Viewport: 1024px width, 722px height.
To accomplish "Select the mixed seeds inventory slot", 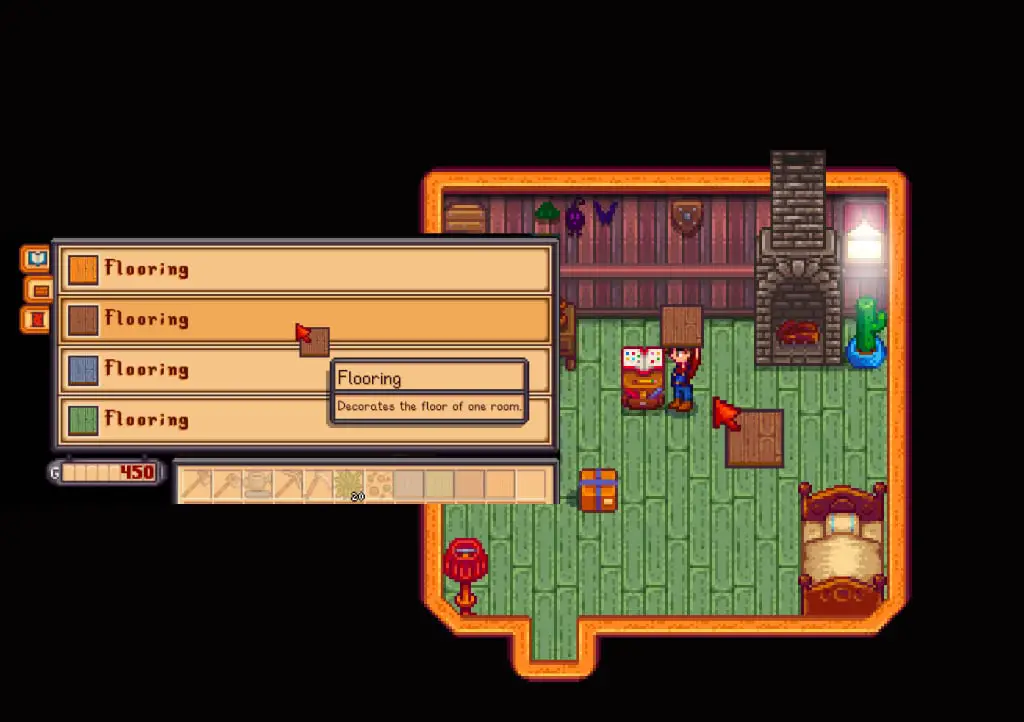I will pos(378,485).
